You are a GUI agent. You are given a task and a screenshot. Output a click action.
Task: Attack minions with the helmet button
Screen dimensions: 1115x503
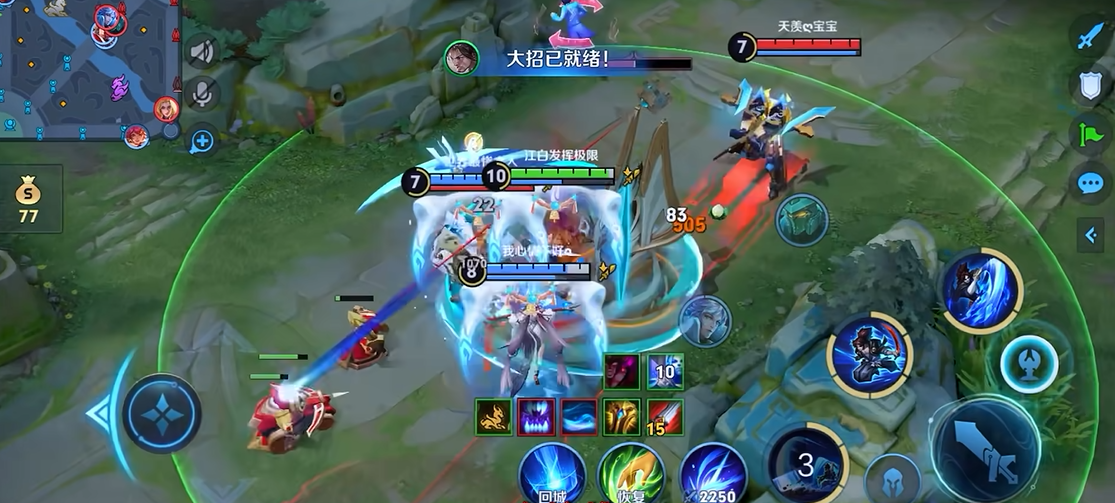892,477
